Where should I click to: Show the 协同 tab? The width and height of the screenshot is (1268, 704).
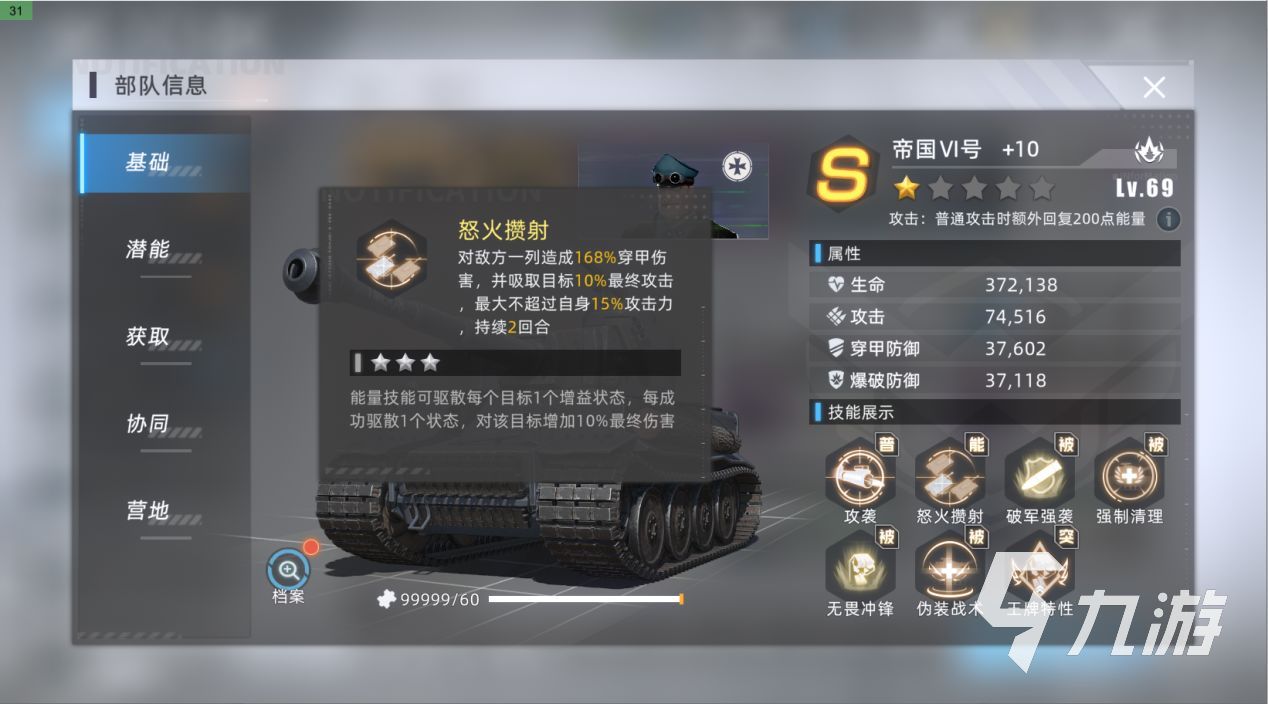(x=148, y=424)
